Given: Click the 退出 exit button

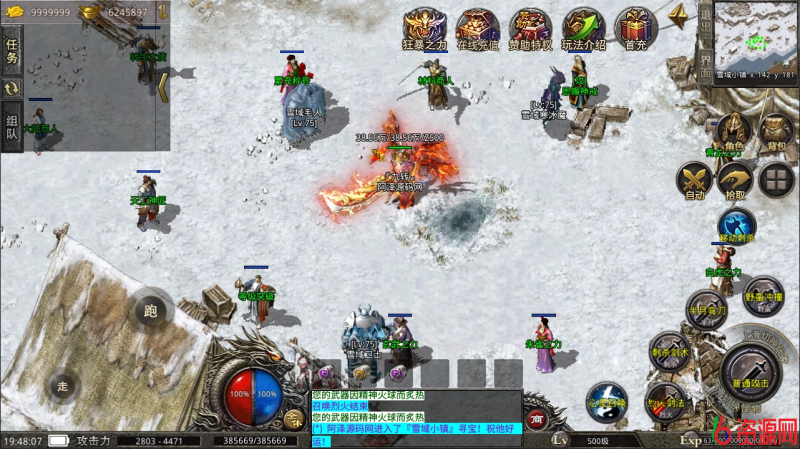Looking at the screenshot, I should click(x=705, y=22).
